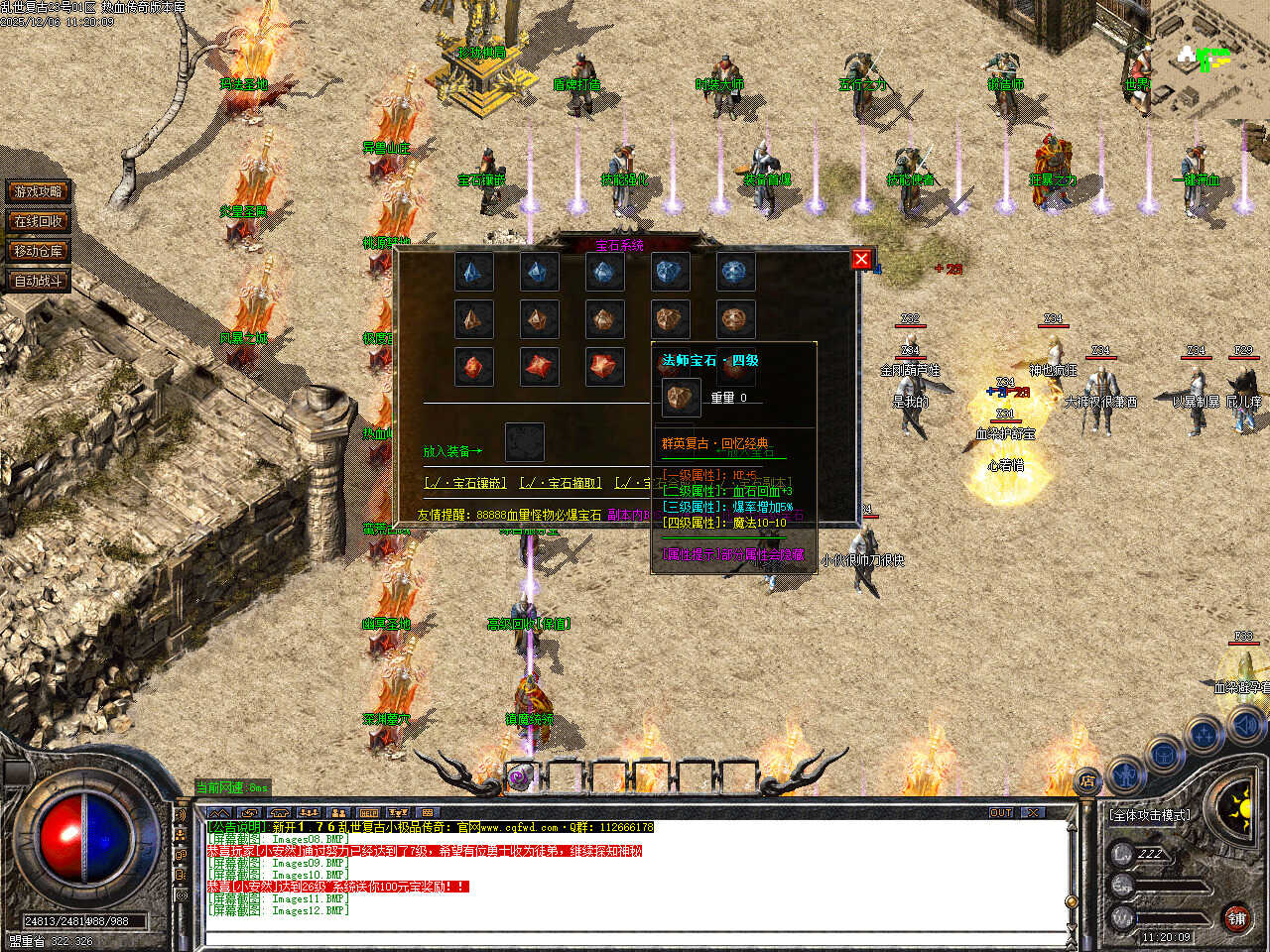
Task: Pick the last brown gem in the middle row
Action: click(x=735, y=319)
